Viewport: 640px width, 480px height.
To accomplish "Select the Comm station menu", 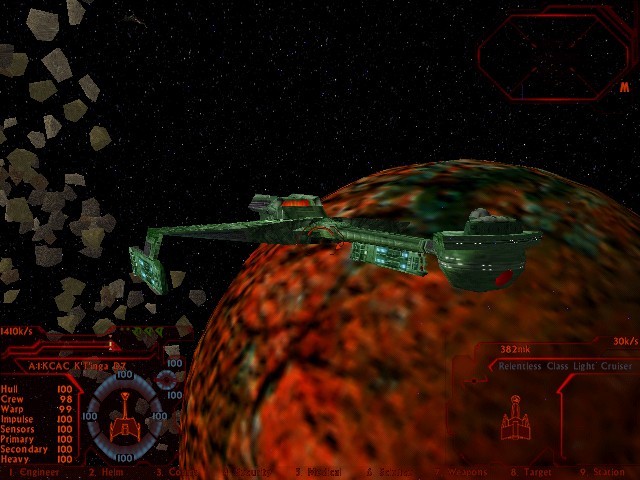I will coord(180,472).
